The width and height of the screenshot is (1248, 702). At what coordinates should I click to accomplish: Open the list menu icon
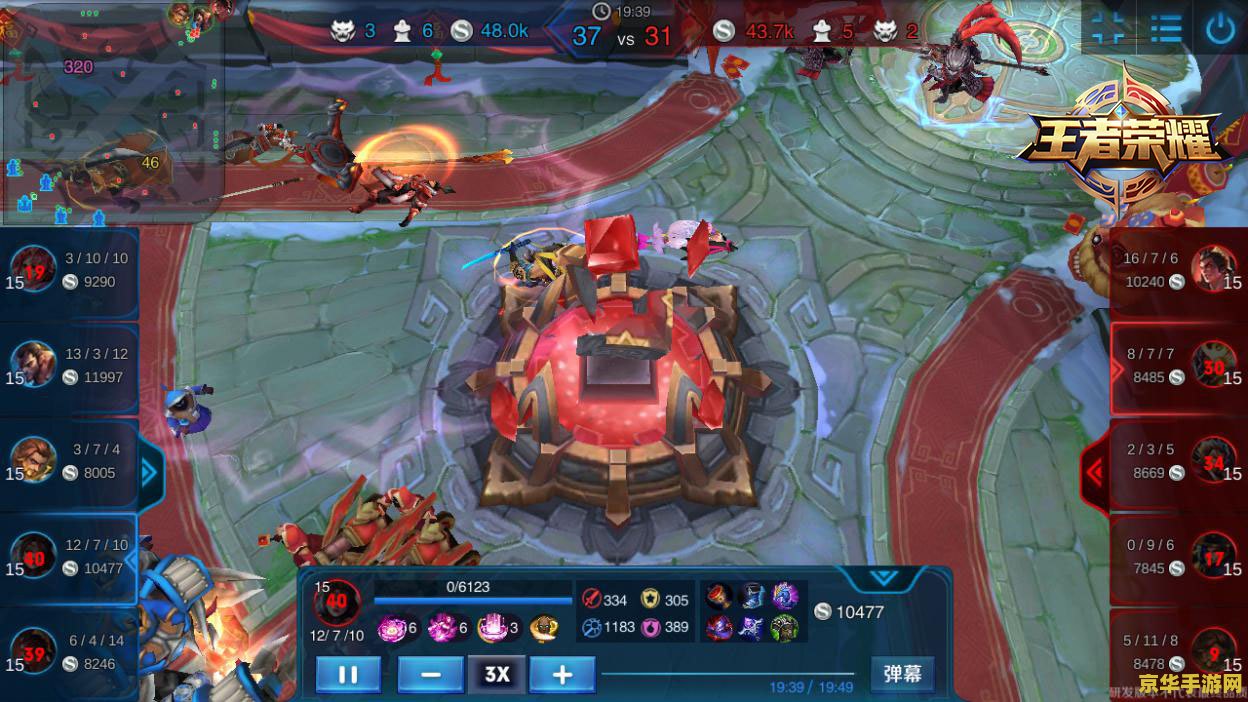click(x=1165, y=28)
